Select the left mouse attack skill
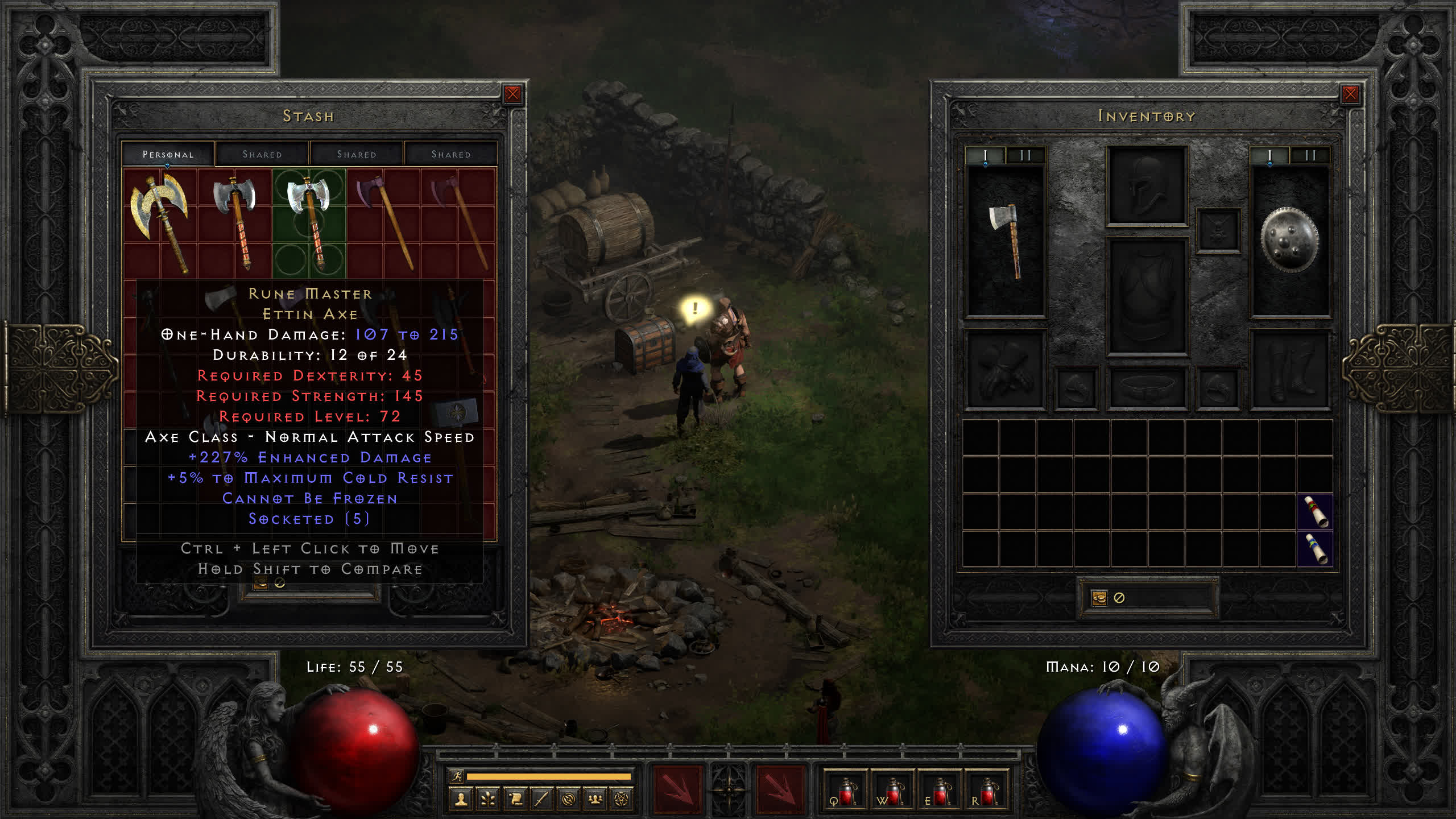 677,789
